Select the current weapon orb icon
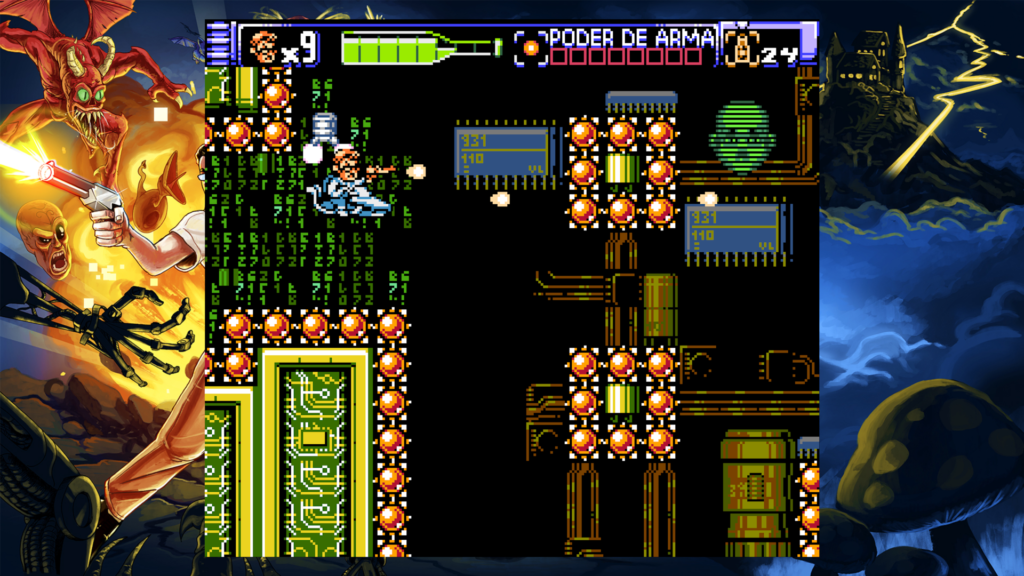Viewport: 1024px width, 576px height. coord(531,47)
